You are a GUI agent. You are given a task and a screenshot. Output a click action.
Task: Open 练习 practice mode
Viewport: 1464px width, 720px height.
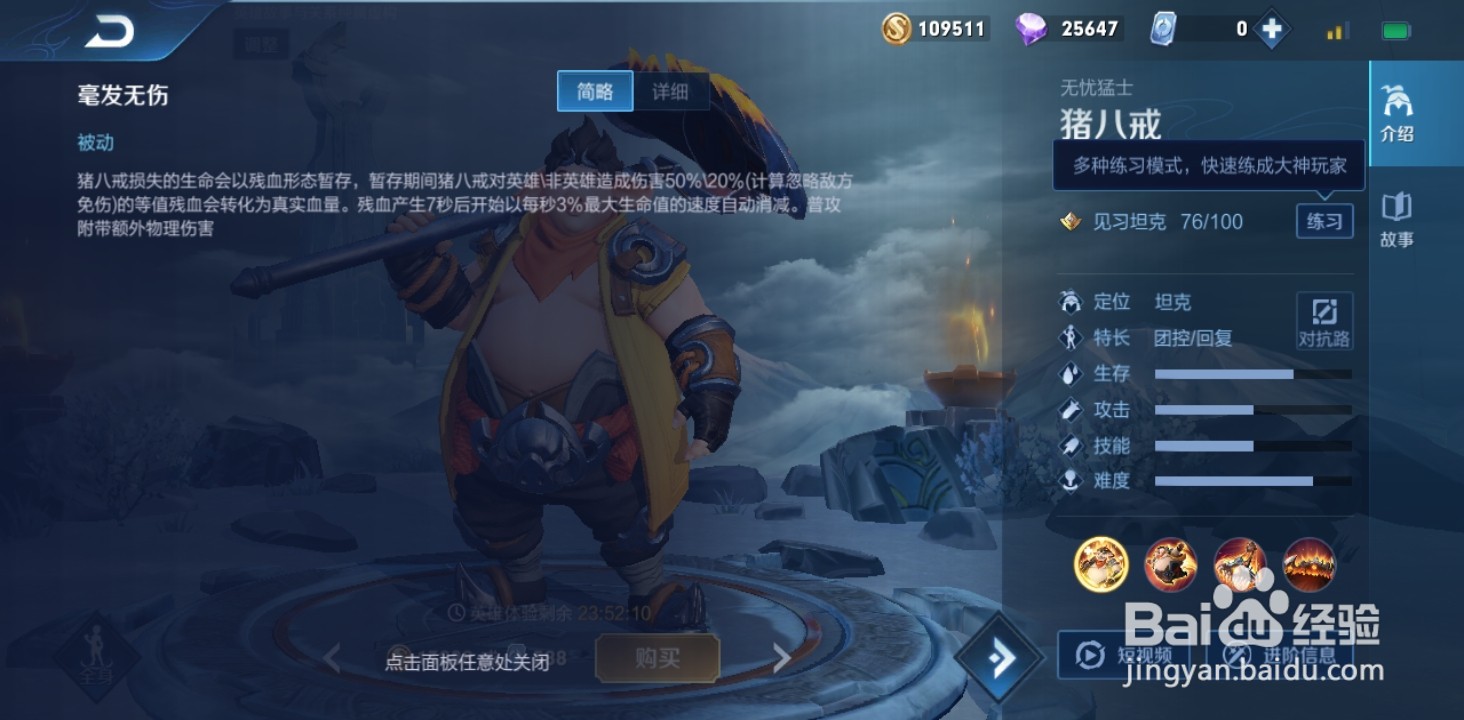tap(1324, 222)
